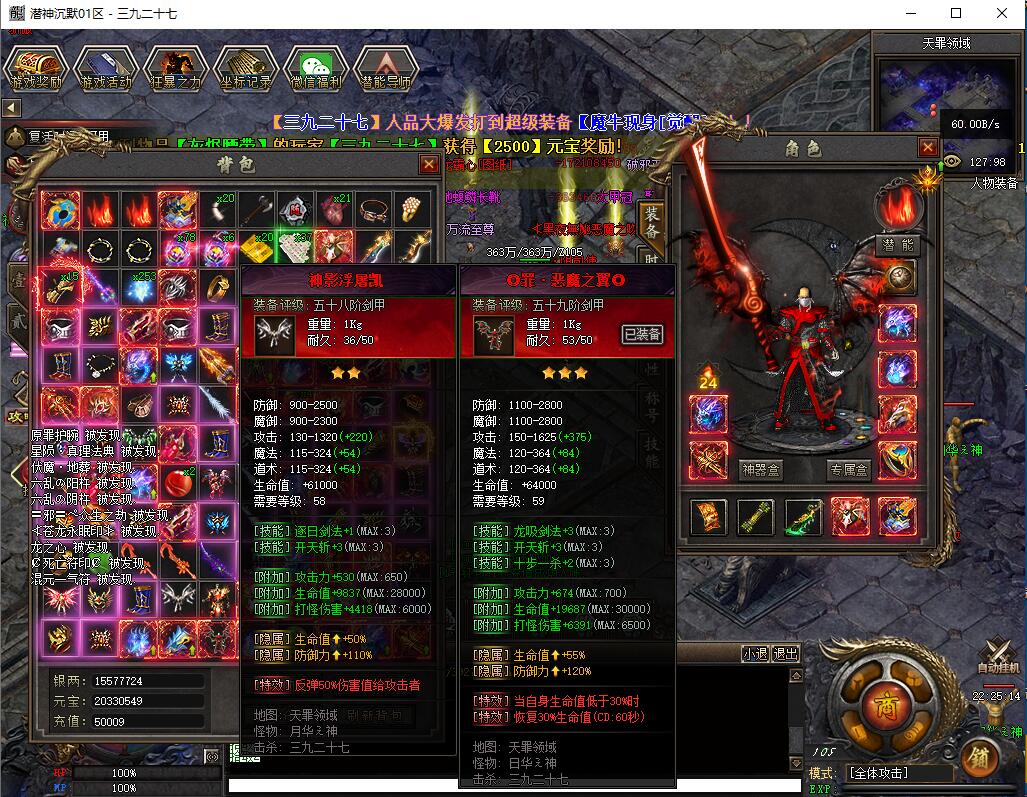Screen dimensions: 1027x797
Task: Open the 神器盒 artifact box
Action: 760,468
